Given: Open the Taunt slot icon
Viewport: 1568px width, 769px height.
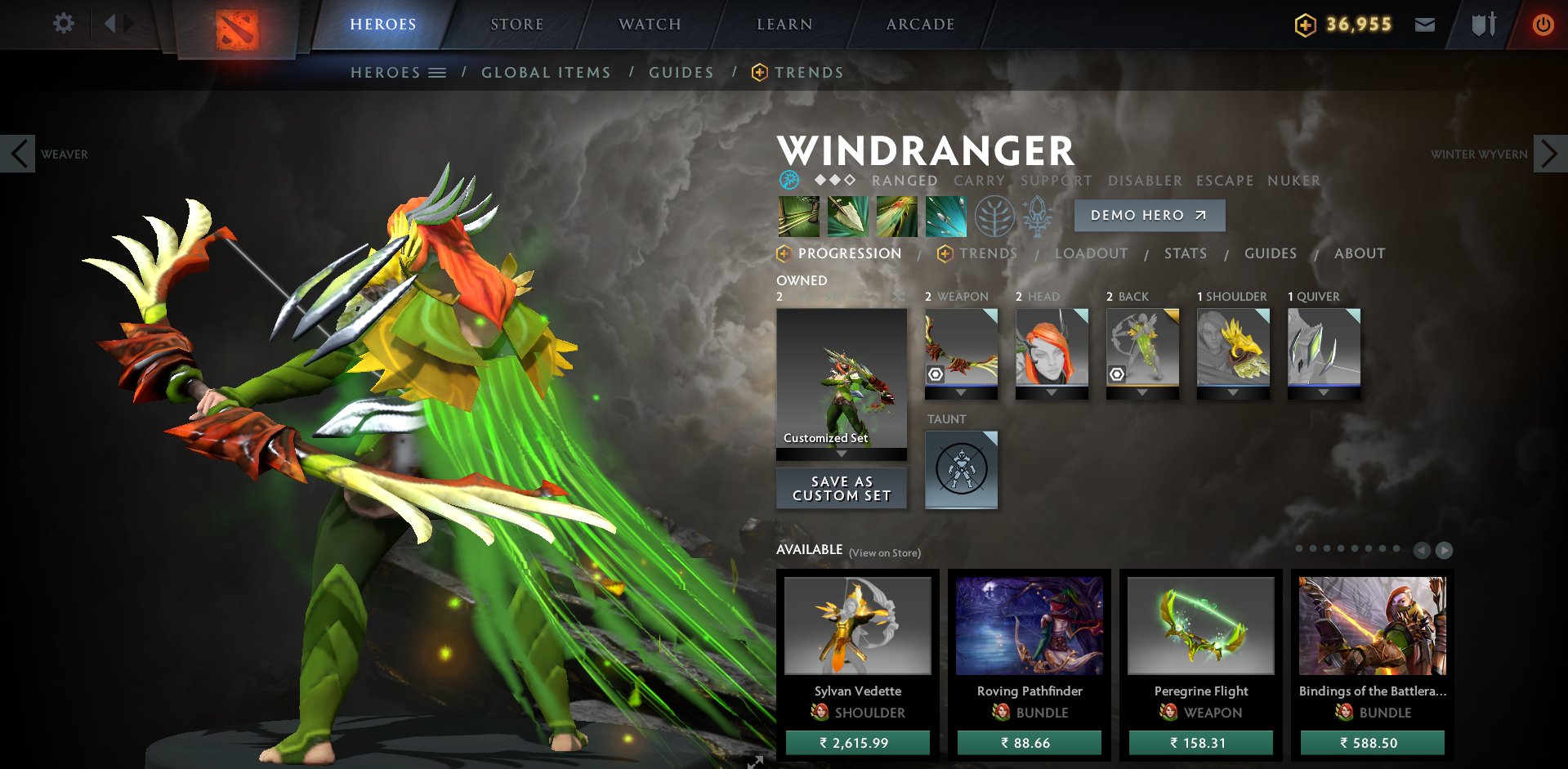Looking at the screenshot, I should pos(961,470).
